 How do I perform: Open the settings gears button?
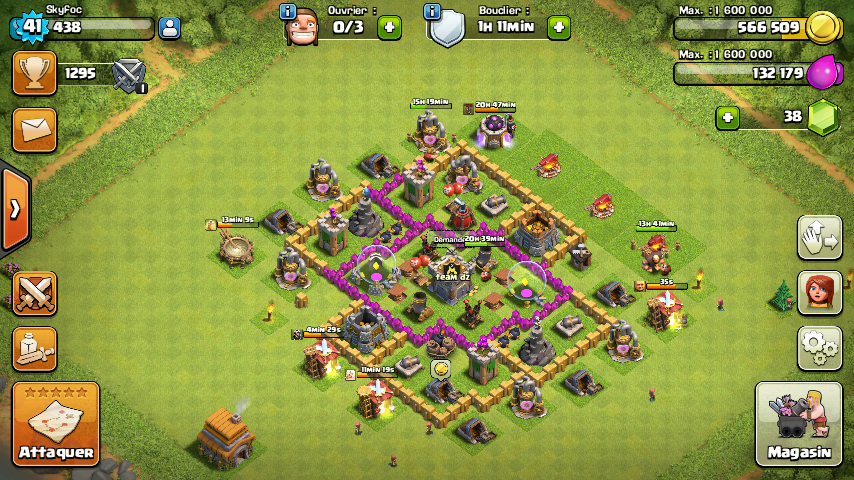819,347
